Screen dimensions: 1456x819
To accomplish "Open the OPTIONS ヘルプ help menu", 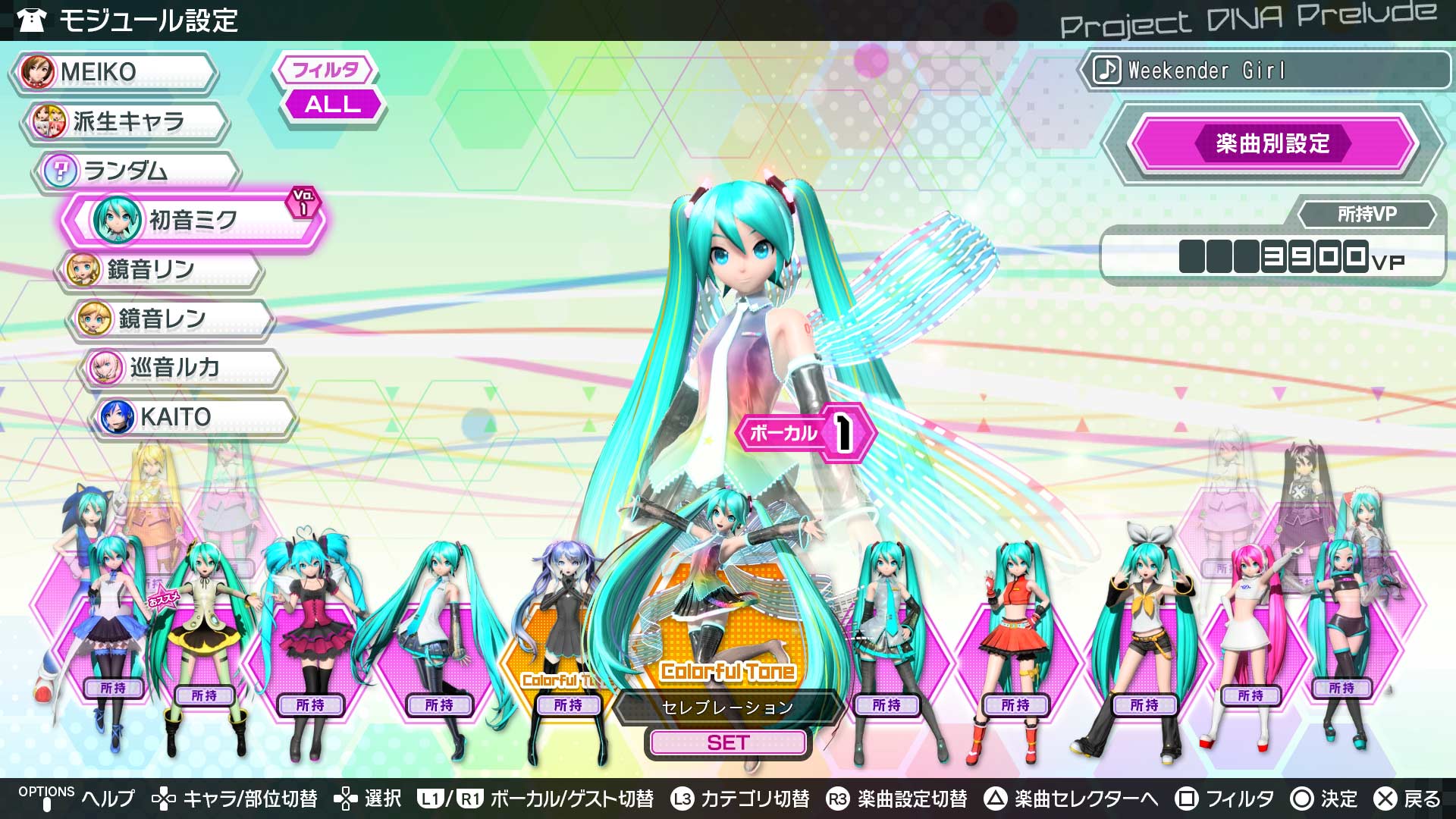I will tap(76, 799).
